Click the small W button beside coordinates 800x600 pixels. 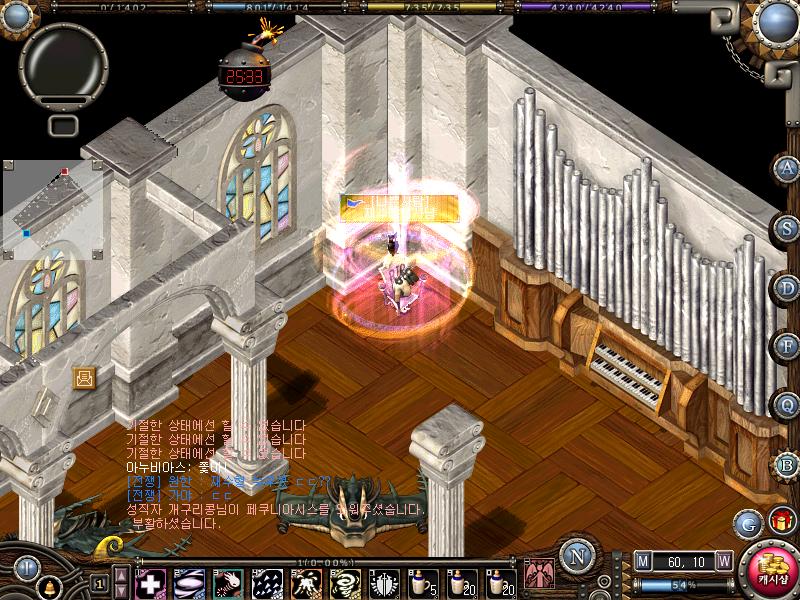724,559
